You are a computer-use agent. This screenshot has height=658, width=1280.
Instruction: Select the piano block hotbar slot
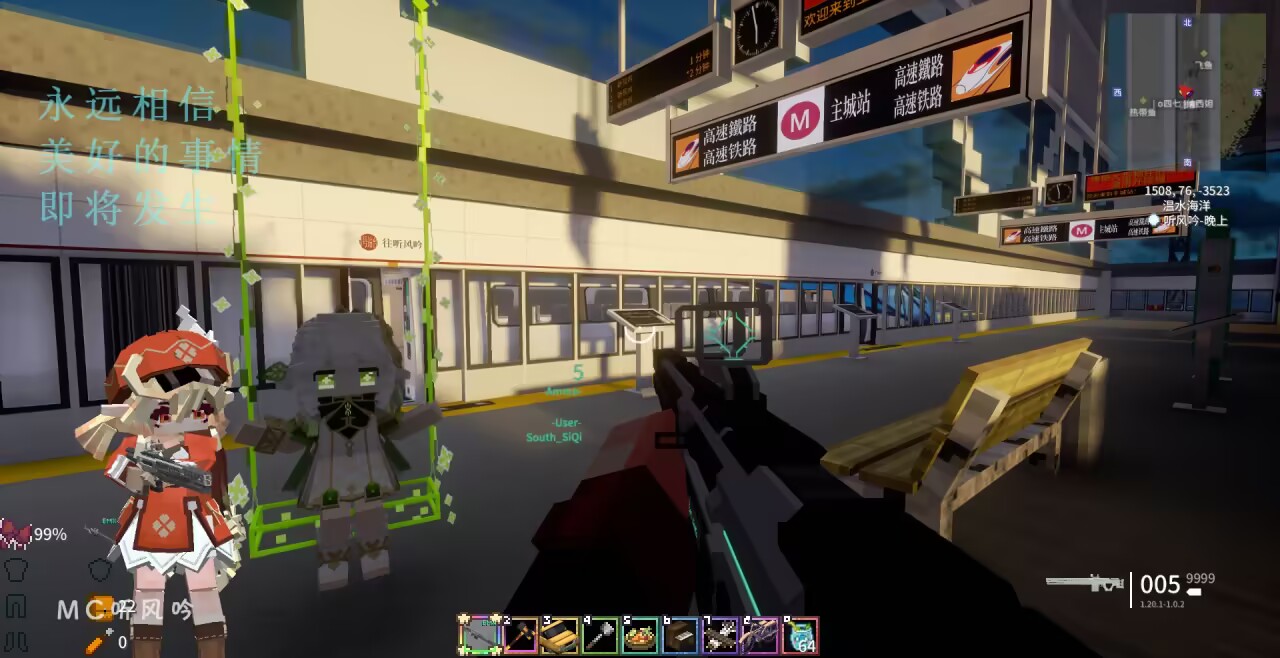pyautogui.click(x=680, y=635)
